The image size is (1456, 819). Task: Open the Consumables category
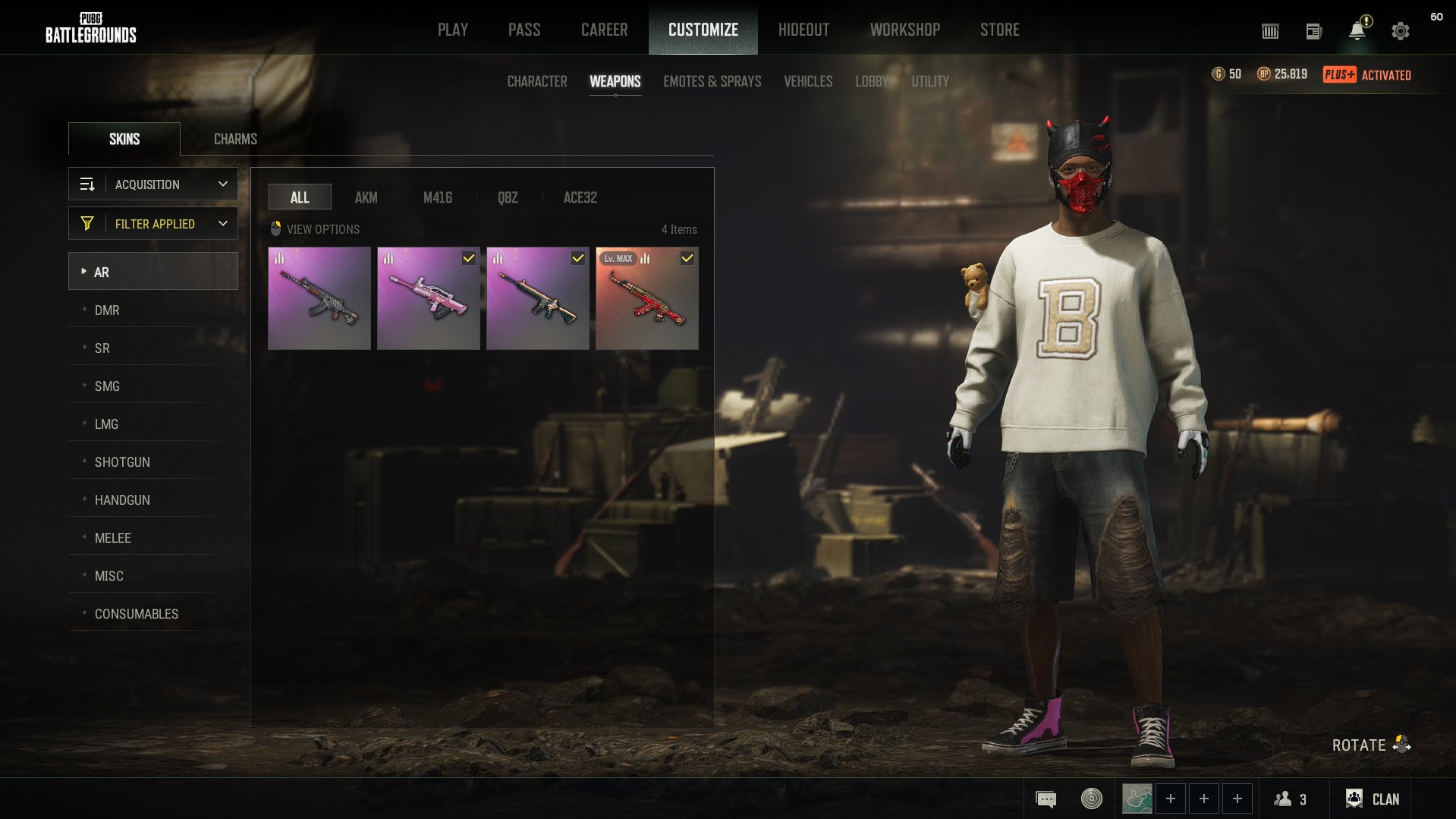(x=137, y=614)
